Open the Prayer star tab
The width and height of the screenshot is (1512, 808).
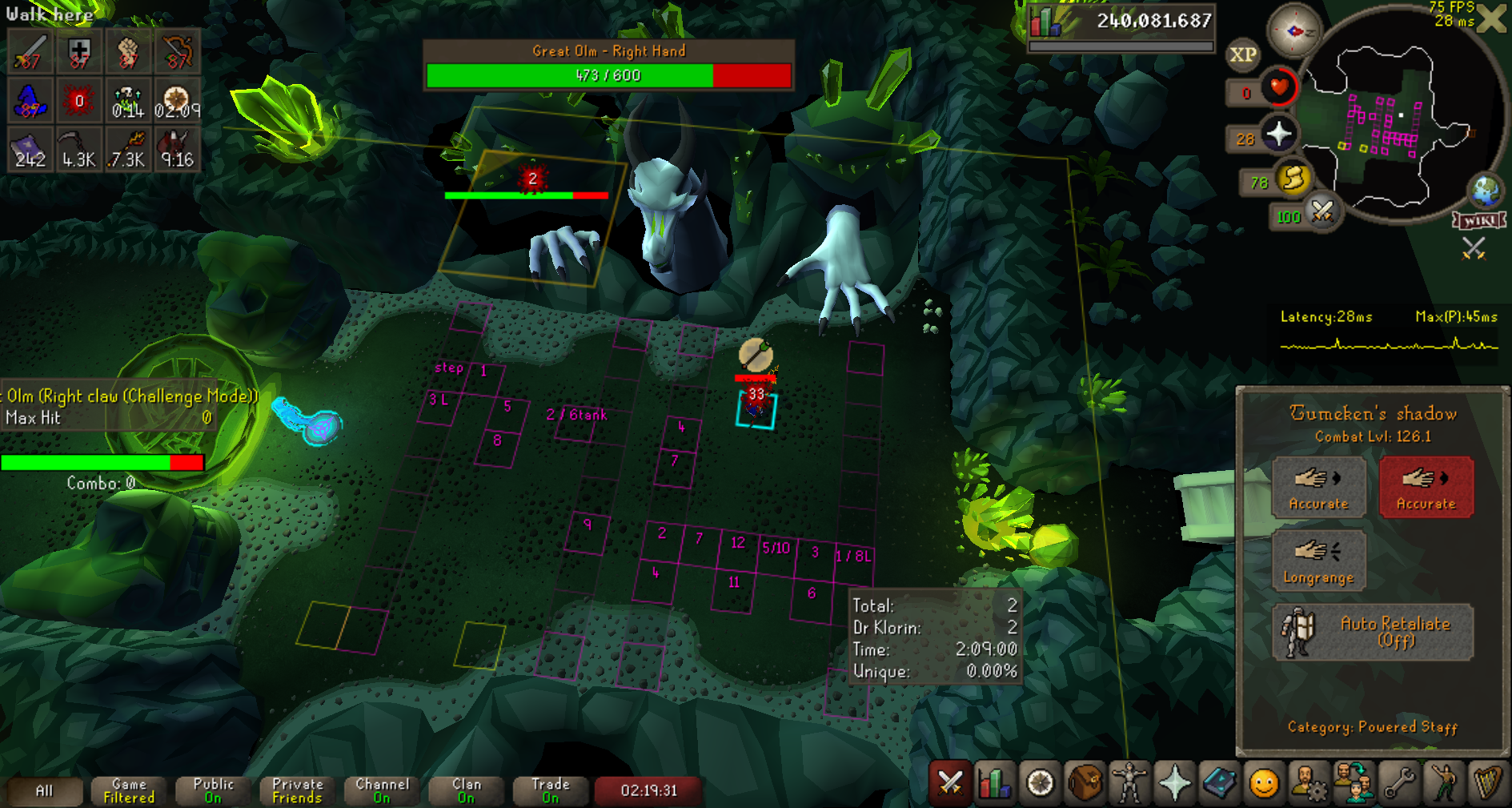coord(1174,783)
